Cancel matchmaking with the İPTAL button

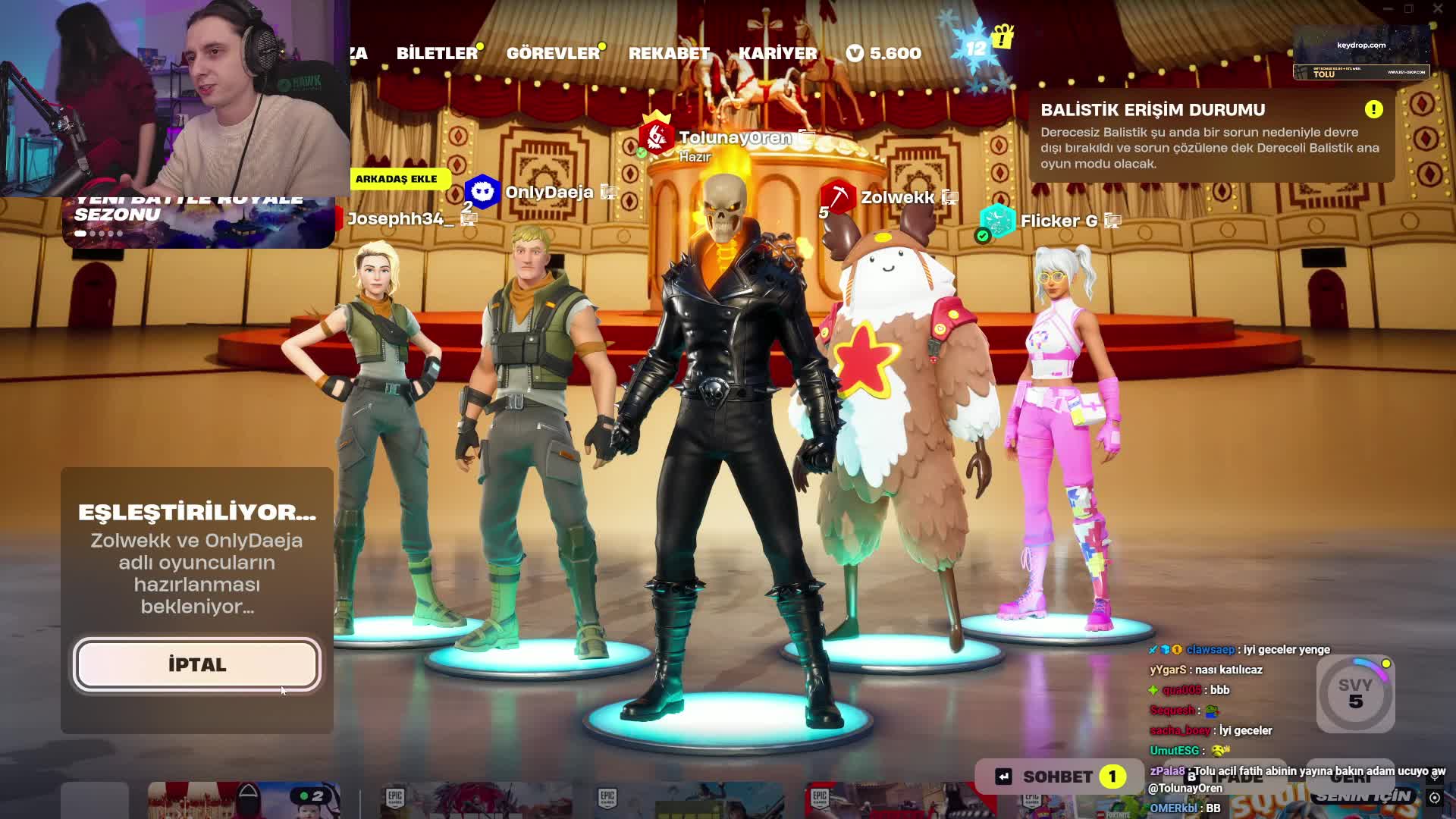(197, 665)
